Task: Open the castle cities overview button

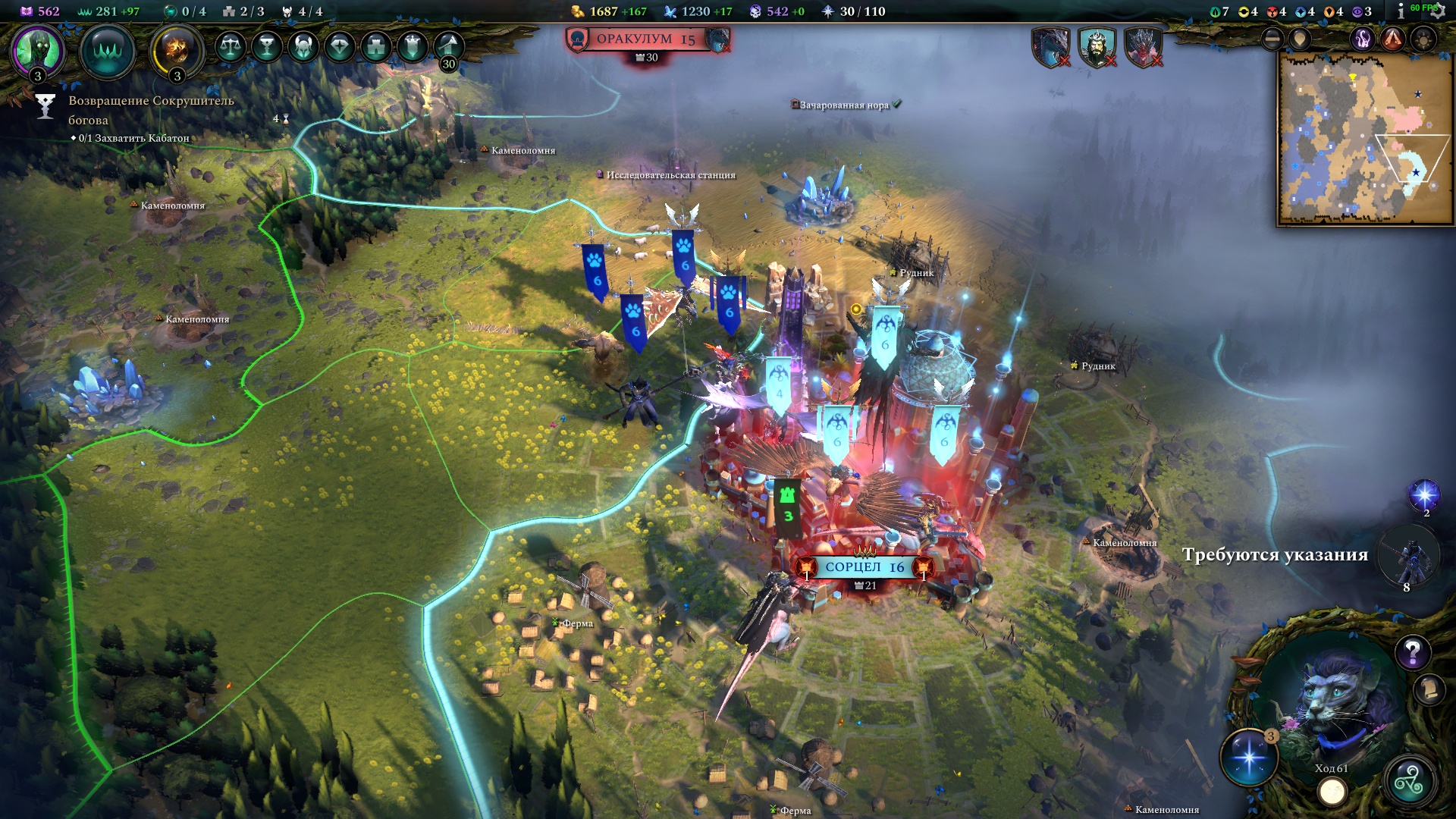Action: click(376, 47)
